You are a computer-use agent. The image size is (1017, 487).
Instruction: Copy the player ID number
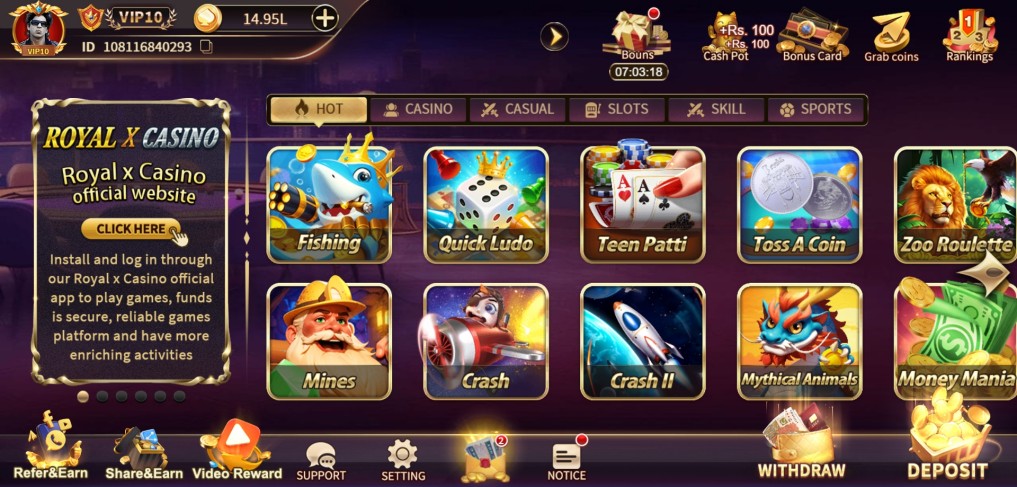(x=207, y=47)
